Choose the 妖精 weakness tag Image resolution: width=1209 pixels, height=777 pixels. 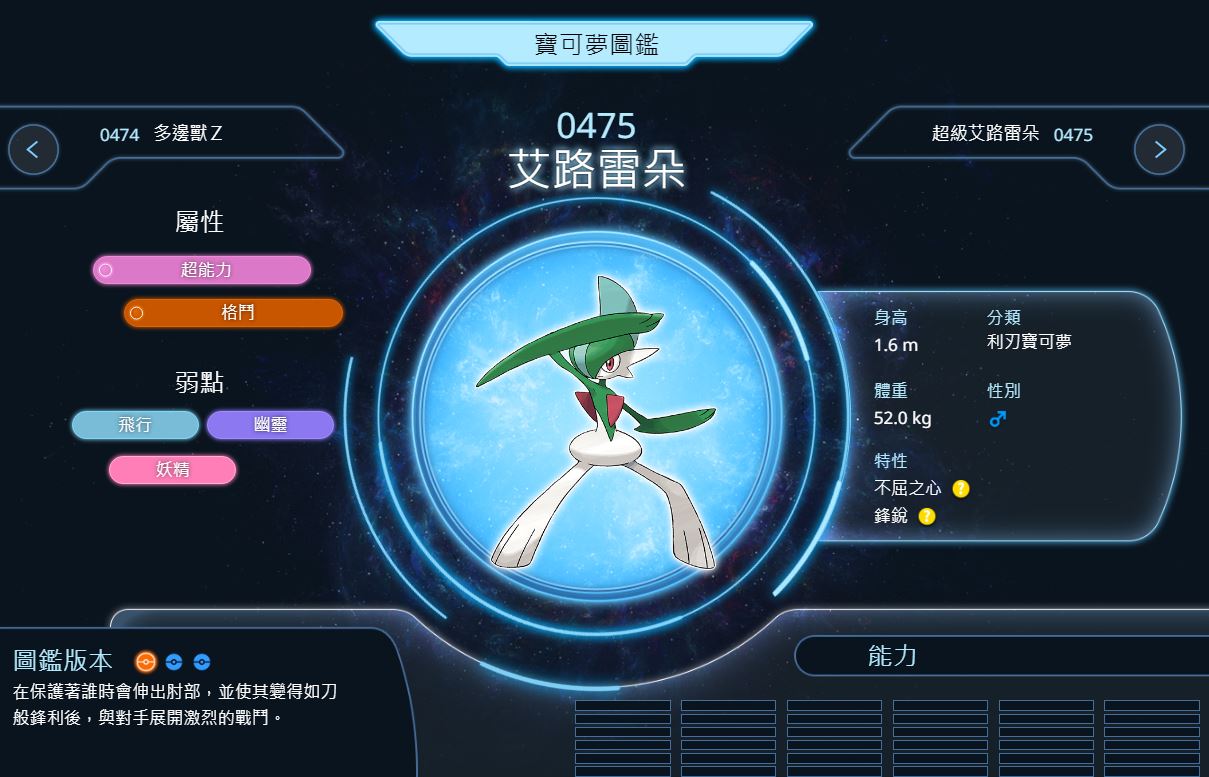pyautogui.click(x=172, y=470)
